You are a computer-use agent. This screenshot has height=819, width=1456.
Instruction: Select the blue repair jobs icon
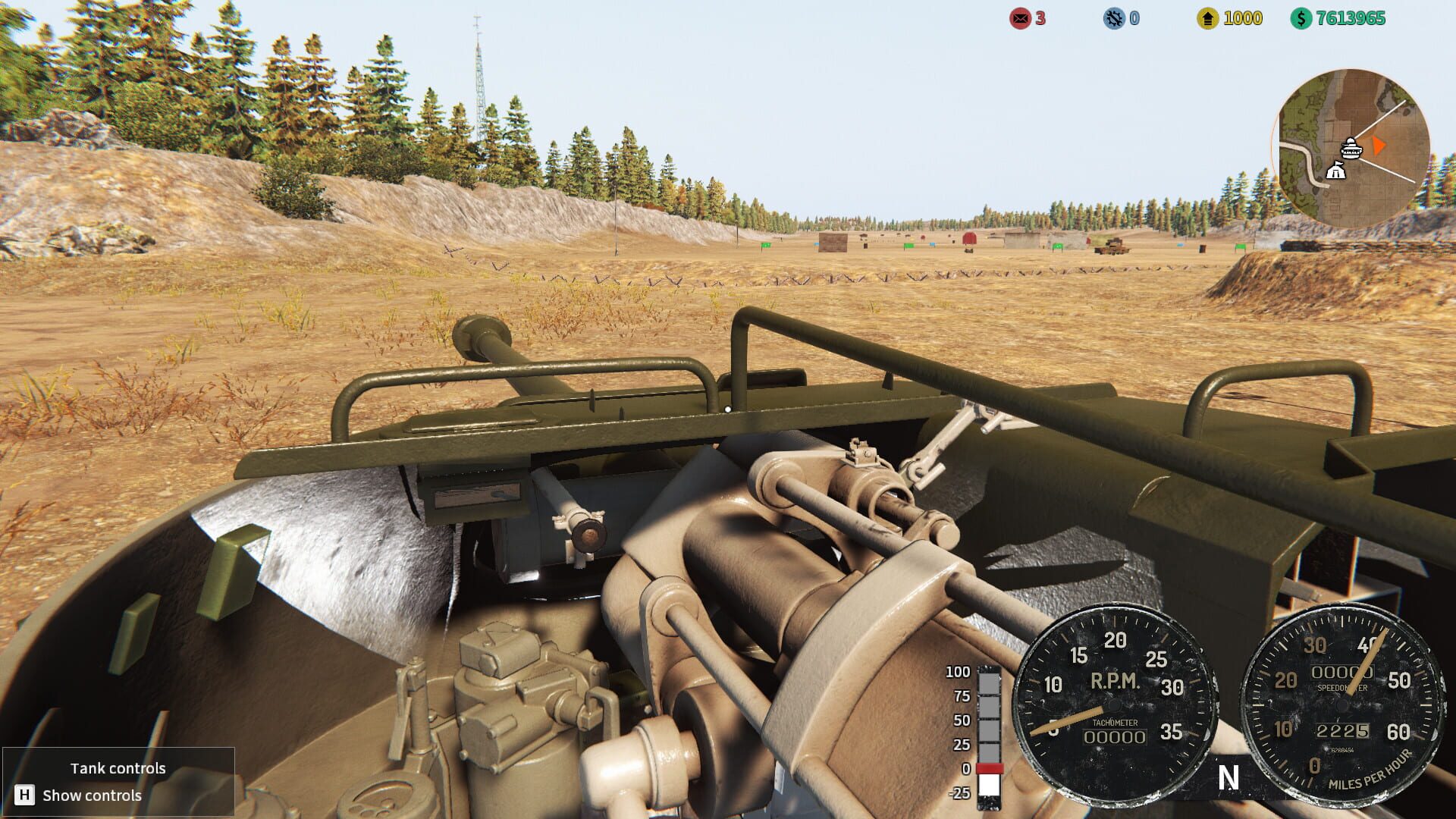coord(1113,20)
